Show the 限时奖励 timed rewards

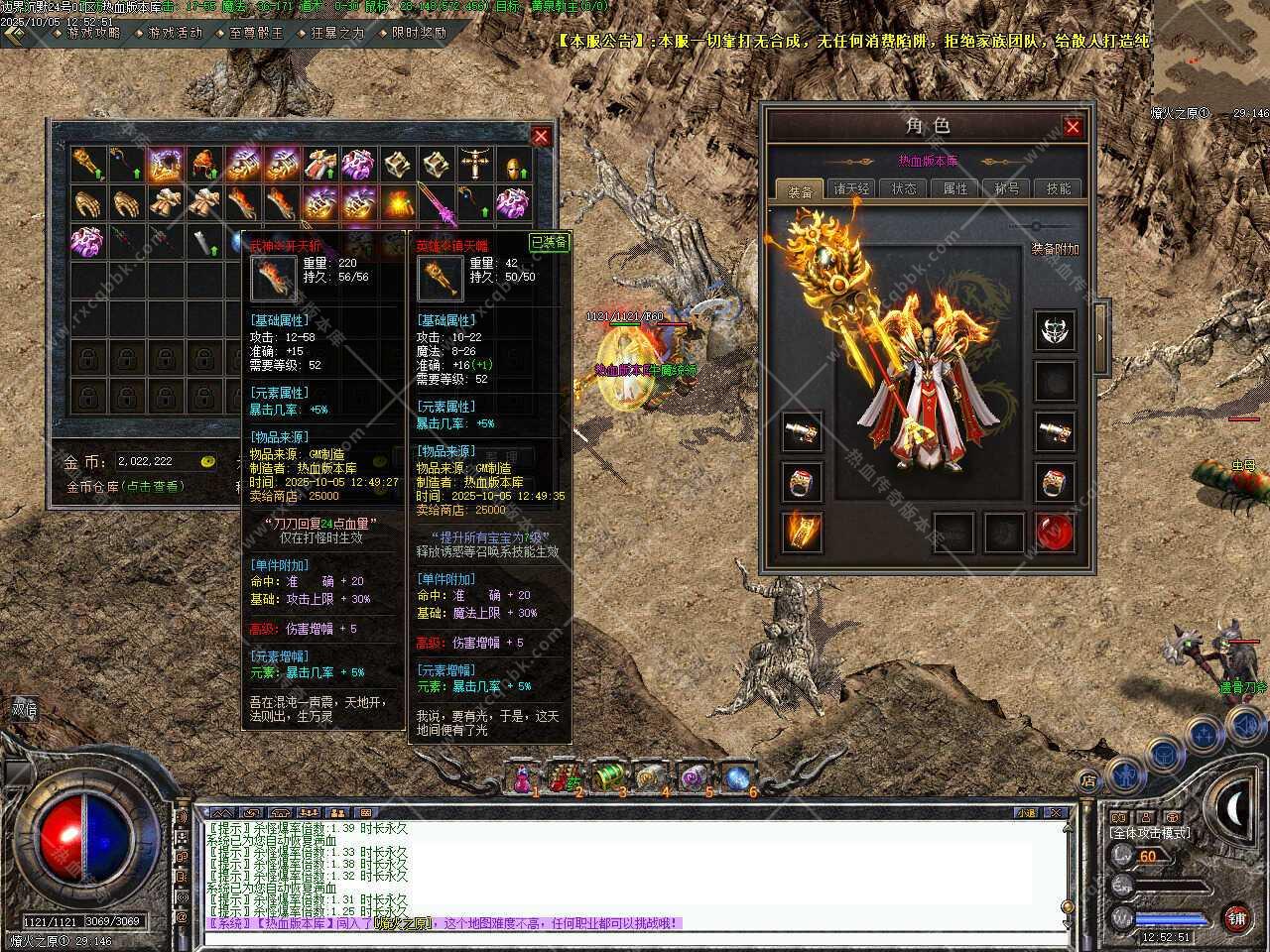pos(418,33)
